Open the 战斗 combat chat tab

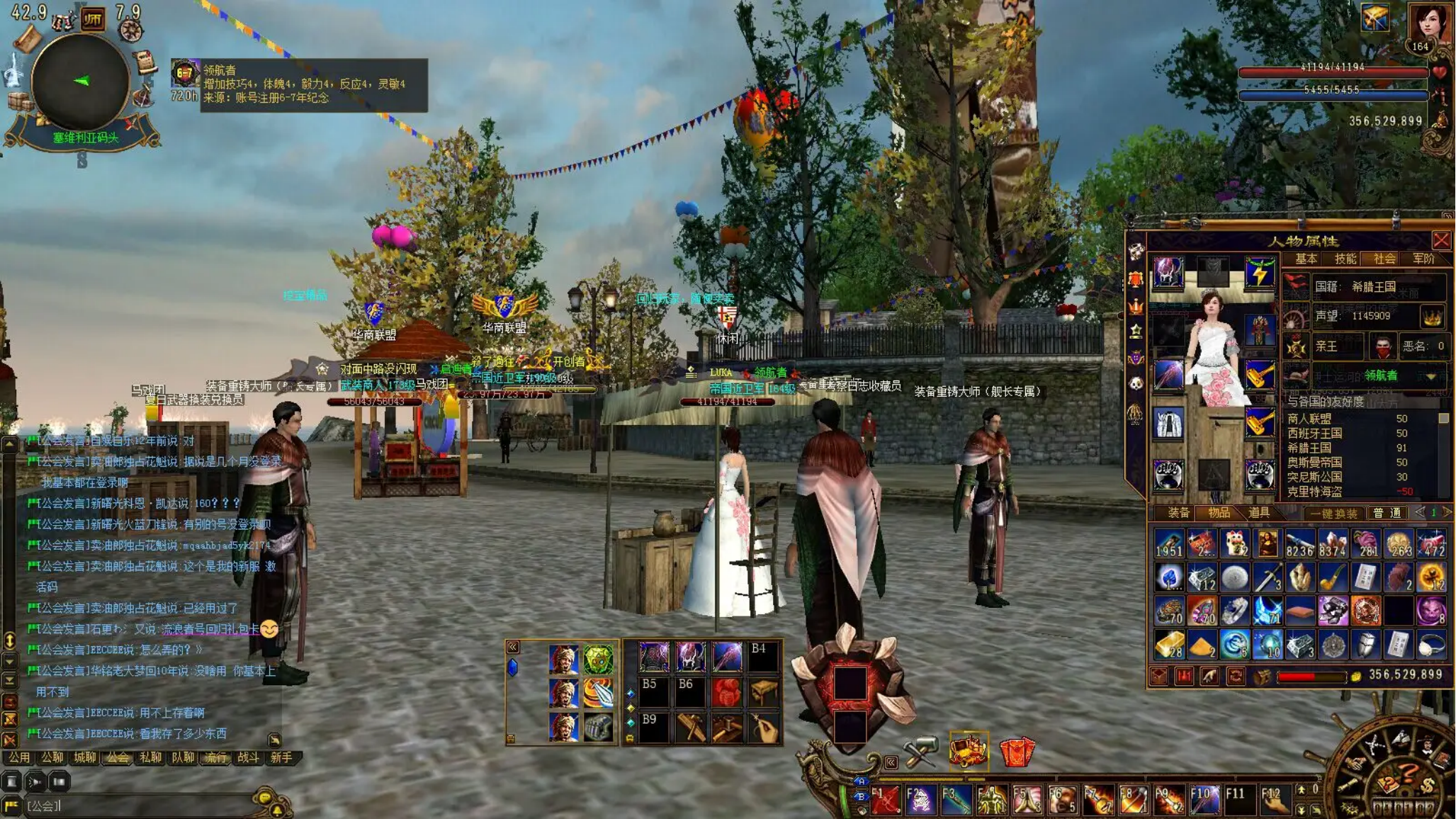[248, 757]
